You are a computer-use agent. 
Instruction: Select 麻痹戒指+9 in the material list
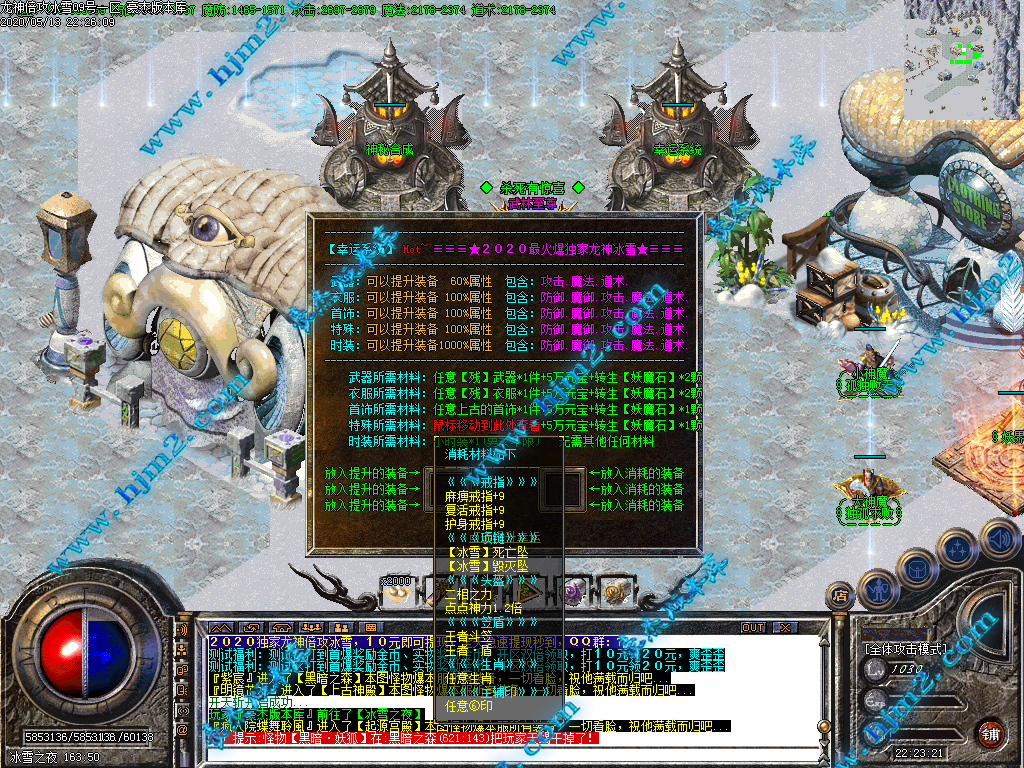point(474,496)
